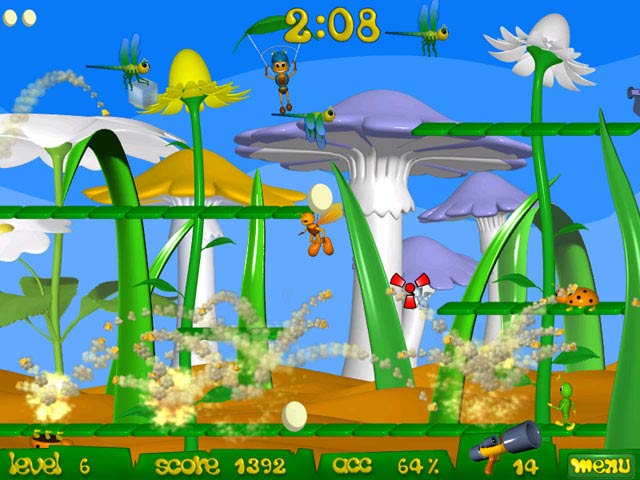Image resolution: width=640 pixels, height=480 pixels.
Task: Open the game menu
Action: click(596, 465)
